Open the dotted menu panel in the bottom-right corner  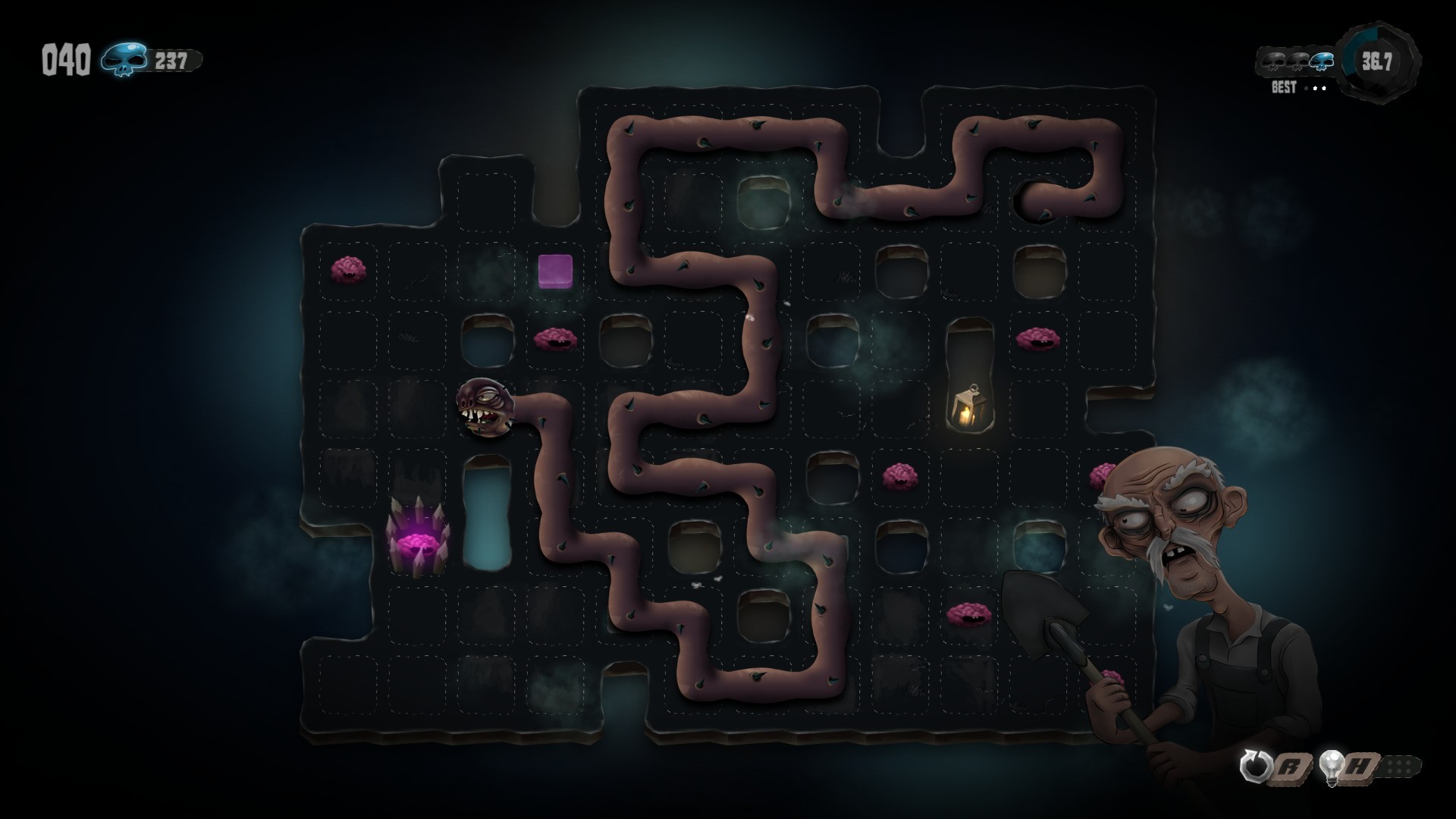(x=1399, y=766)
